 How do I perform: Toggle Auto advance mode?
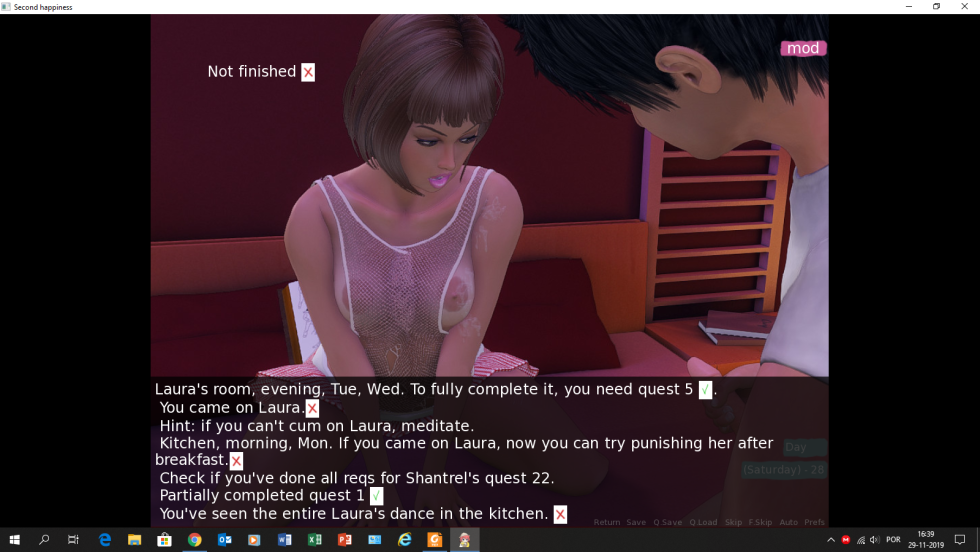pos(788,522)
